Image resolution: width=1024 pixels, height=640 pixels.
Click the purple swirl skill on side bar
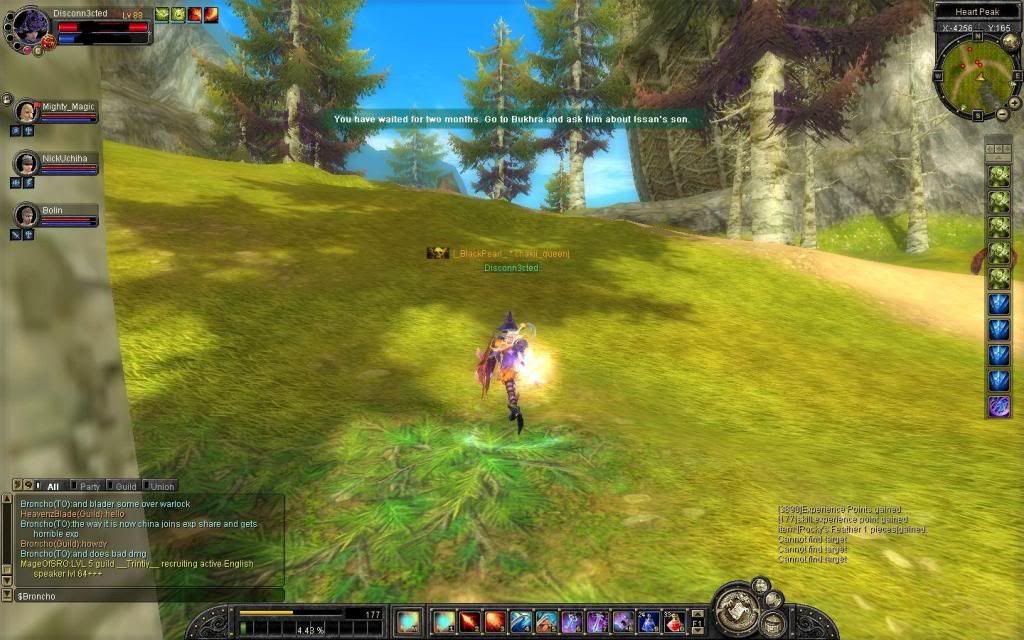tap(998, 406)
